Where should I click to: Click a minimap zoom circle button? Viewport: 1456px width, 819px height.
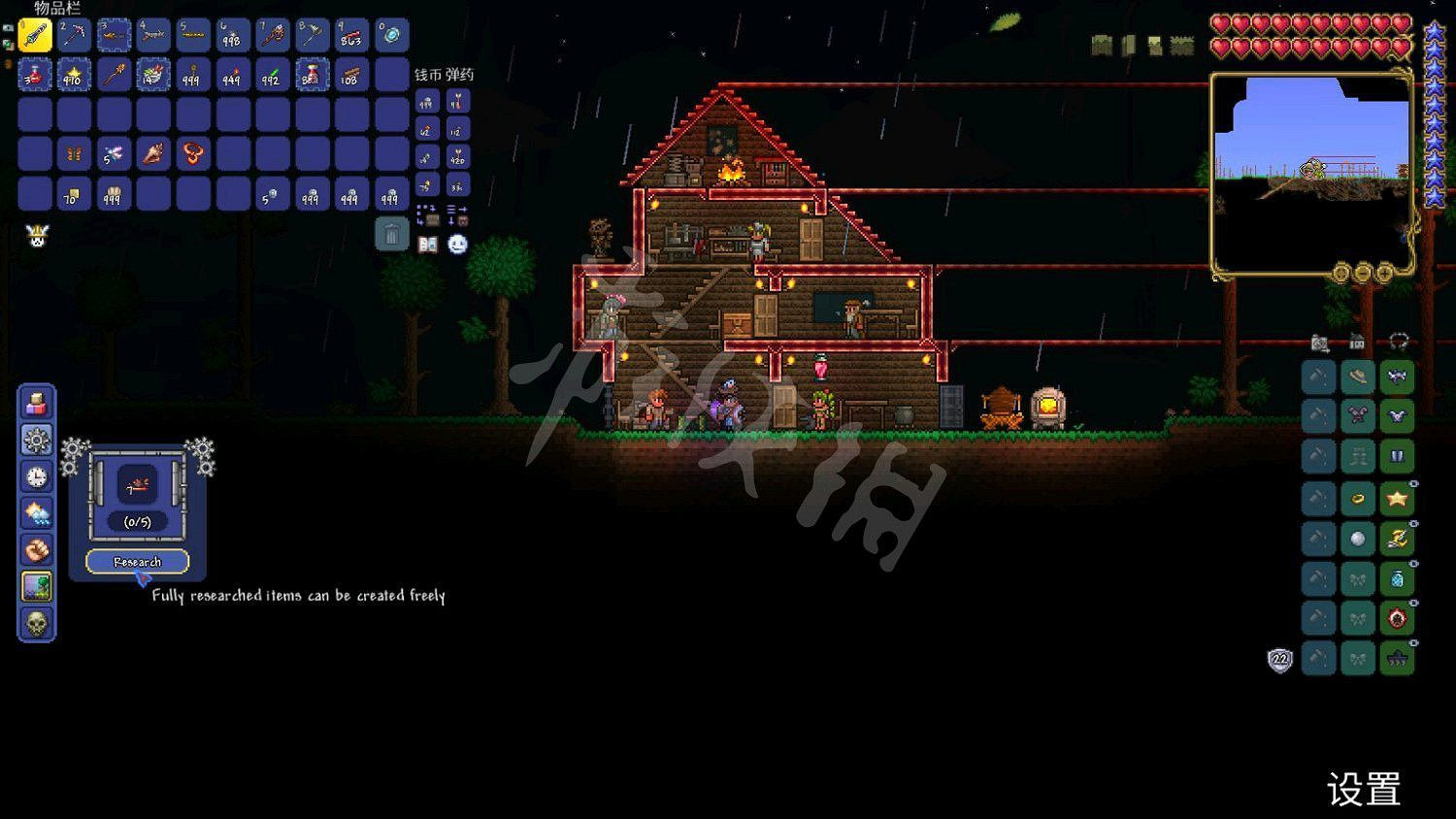coord(1385,273)
